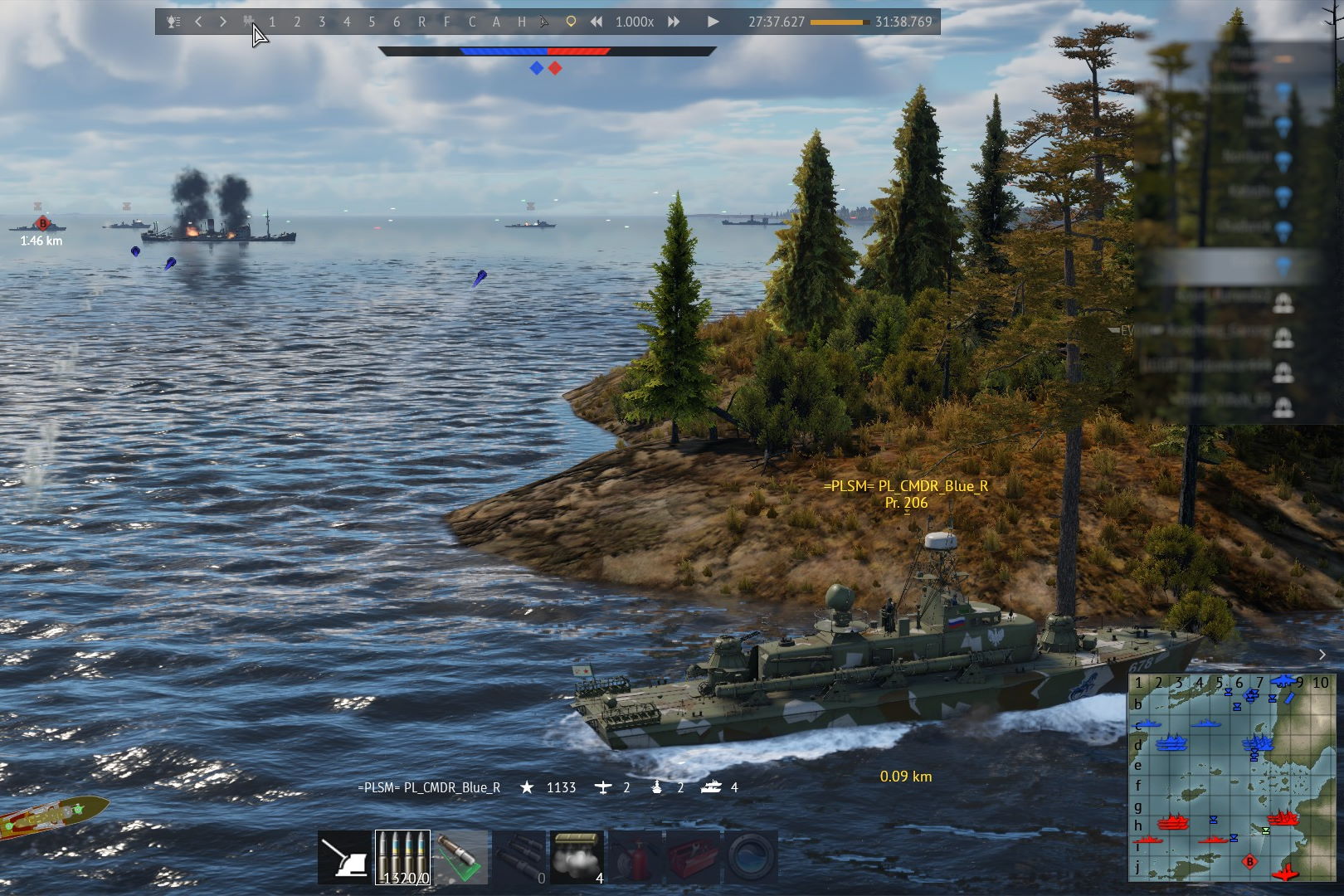1344x896 pixels.
Task: Click the shell with green marker slot
Action: pyautogui.click(x=461, y=858)
